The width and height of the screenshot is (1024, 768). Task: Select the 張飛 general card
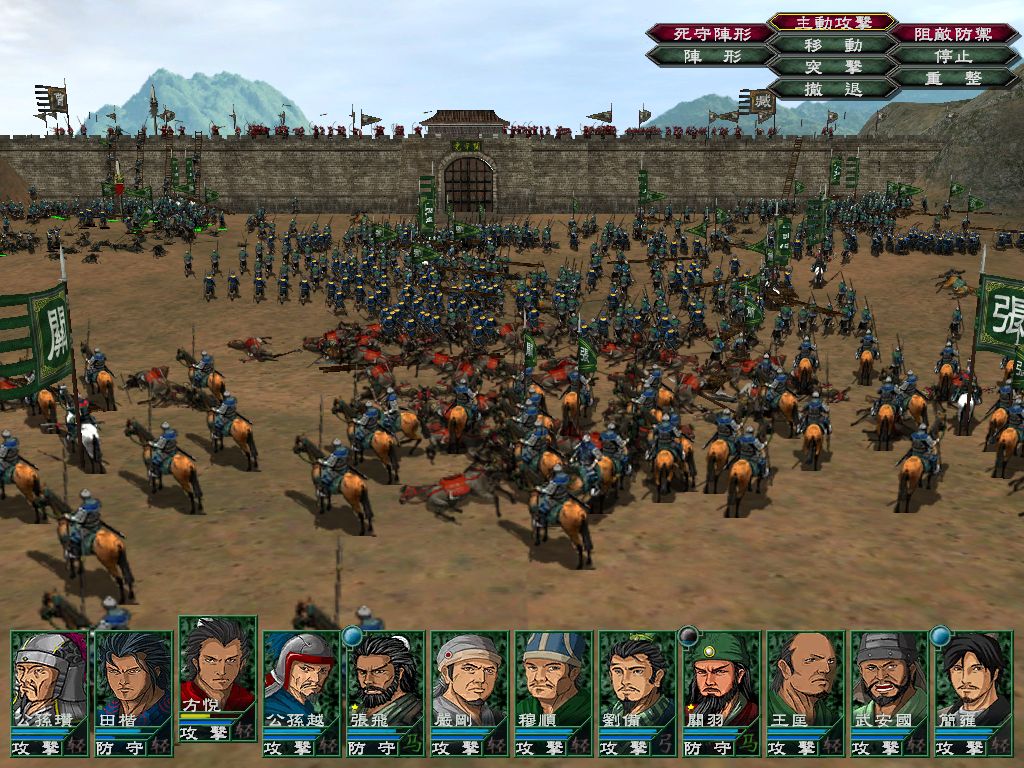pos(386,680)
